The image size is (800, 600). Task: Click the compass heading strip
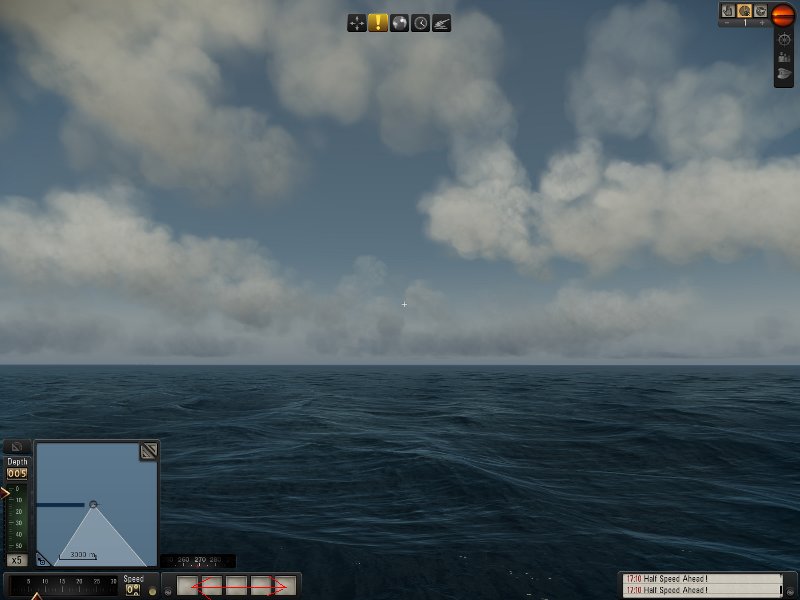(x=198, y=561)
